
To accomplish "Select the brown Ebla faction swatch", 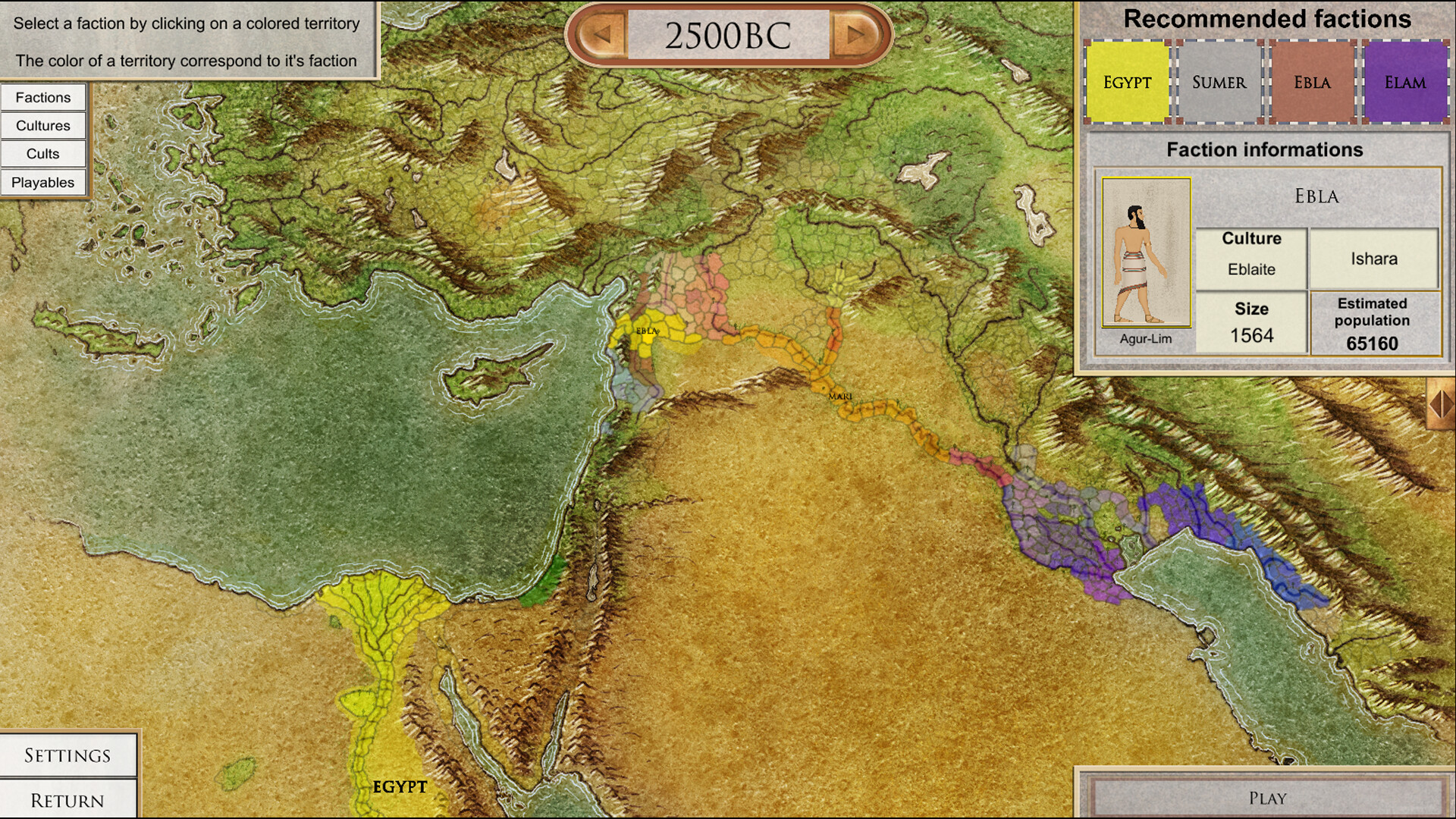I will (1312, 82).
